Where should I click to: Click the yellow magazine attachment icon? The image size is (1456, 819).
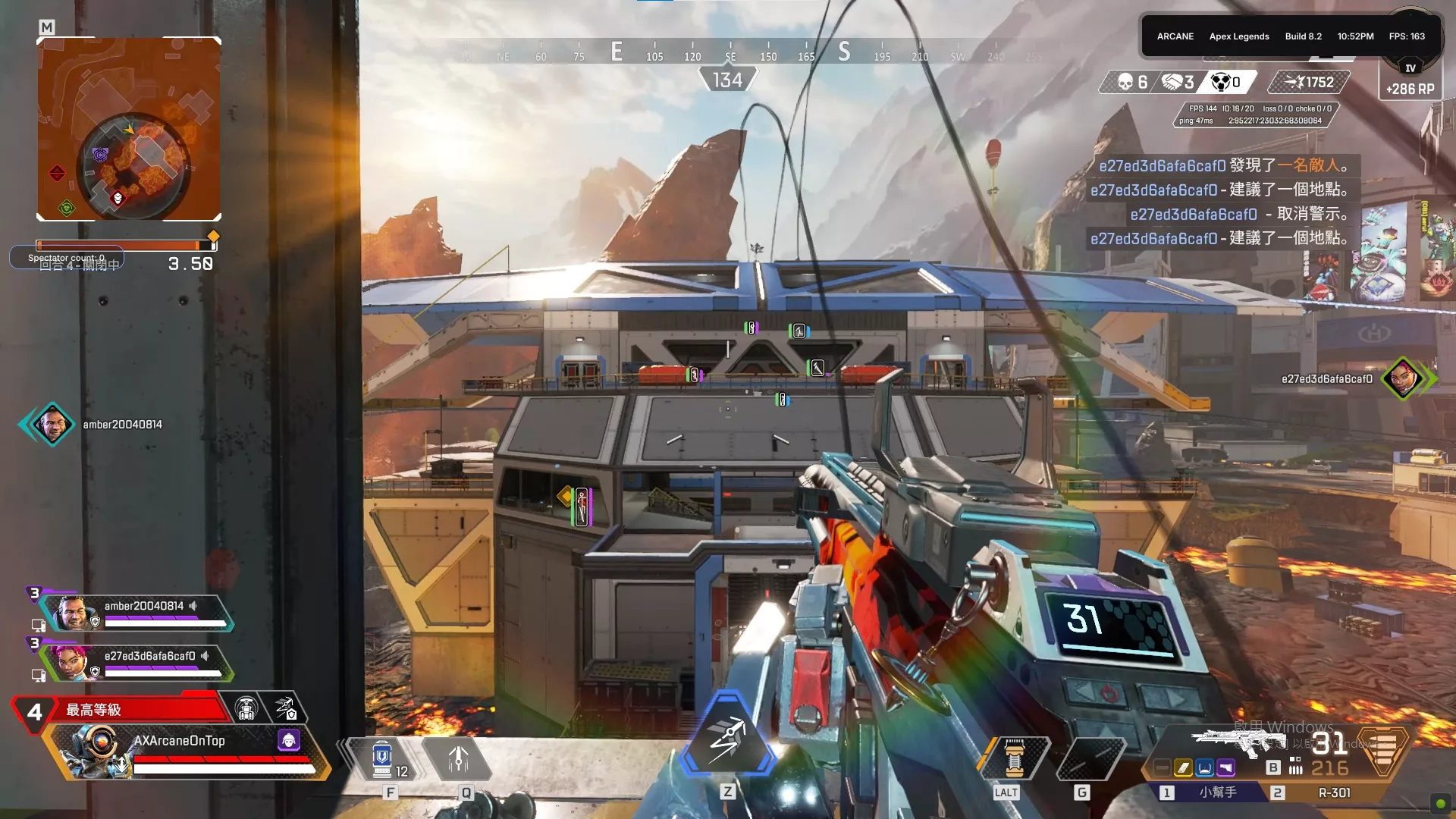[x=1183, y=768]
